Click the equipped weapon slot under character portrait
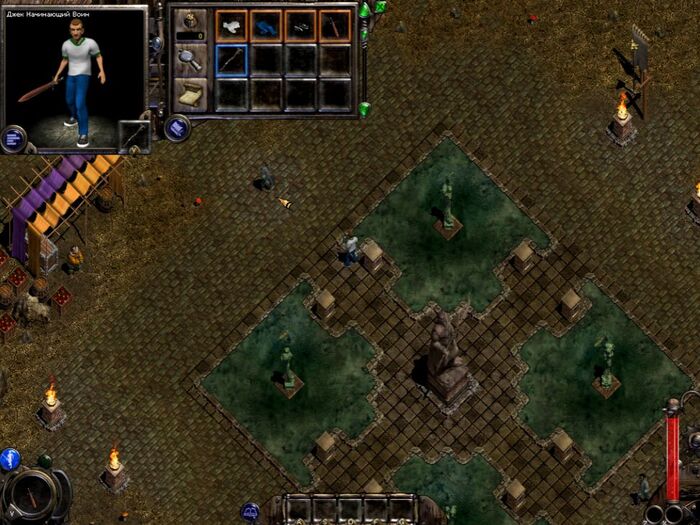The width and height of the screenshot is (700, 525). pyautogui.click(x=133, y=136)
